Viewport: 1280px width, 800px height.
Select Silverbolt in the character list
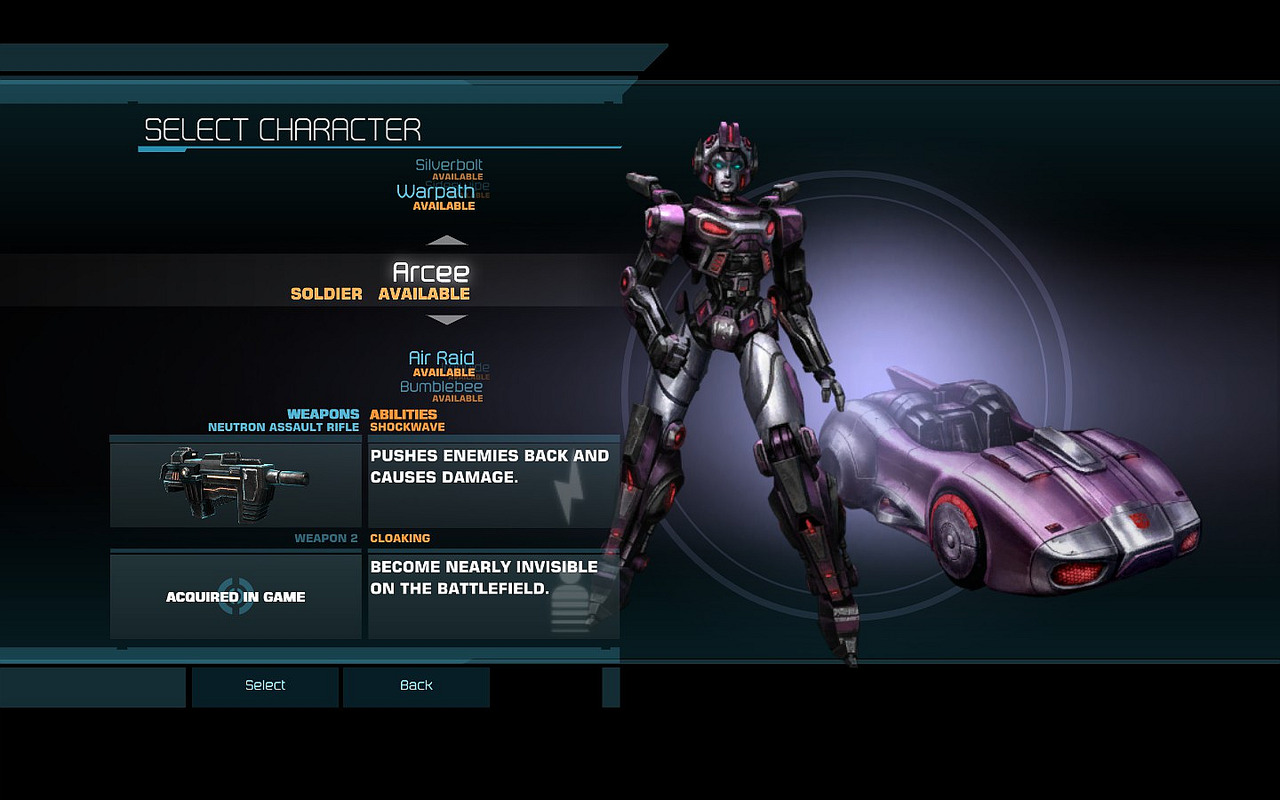tap(449, 165)
